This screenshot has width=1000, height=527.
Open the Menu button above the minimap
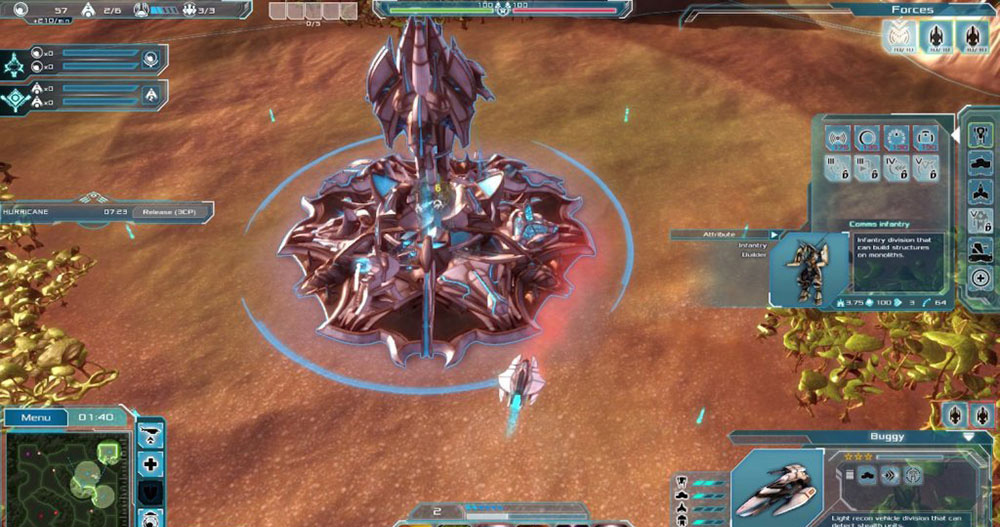pyautogui.click(x=35, y=417)
